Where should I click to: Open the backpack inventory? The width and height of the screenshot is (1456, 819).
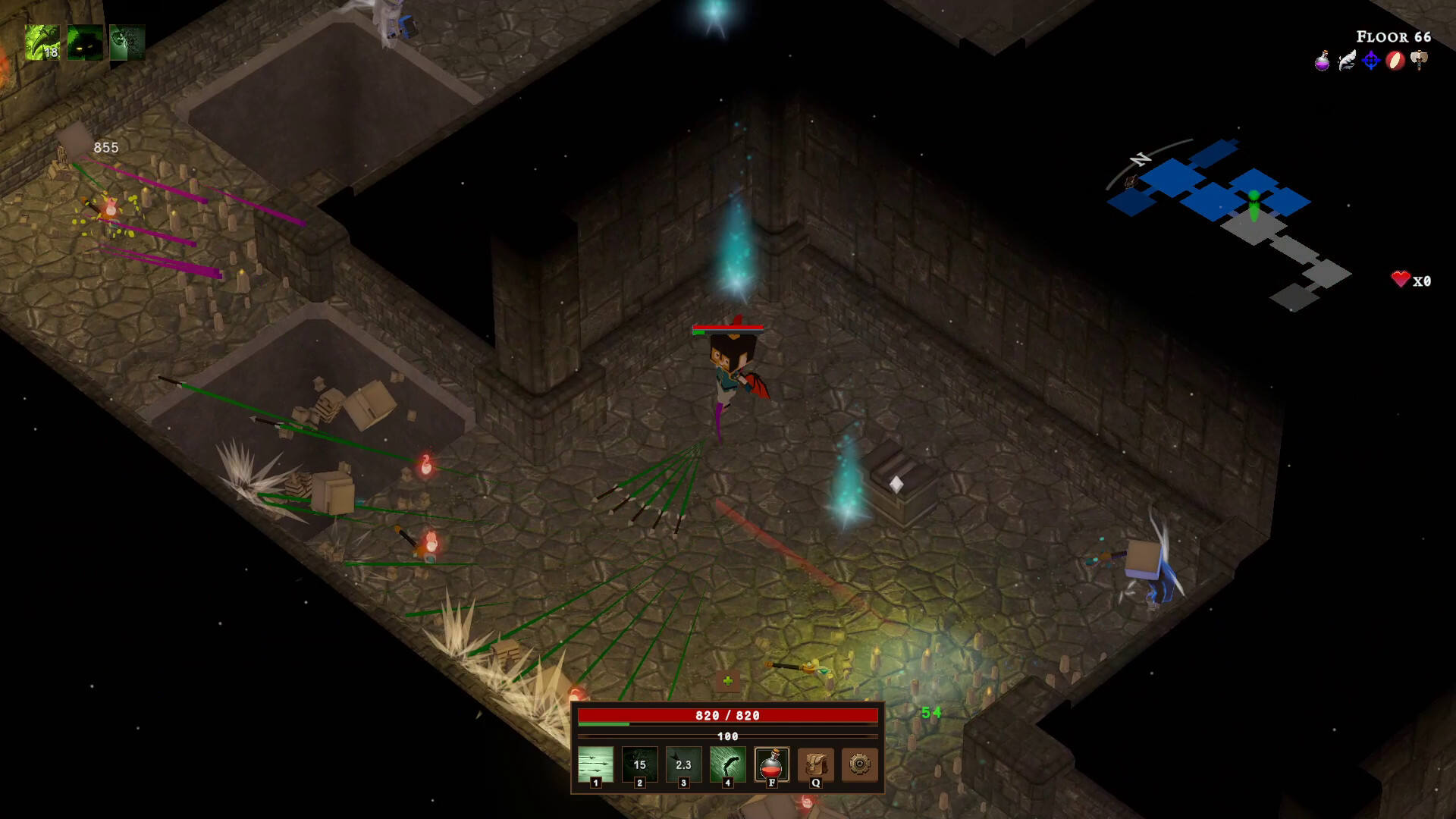point(815,764)
